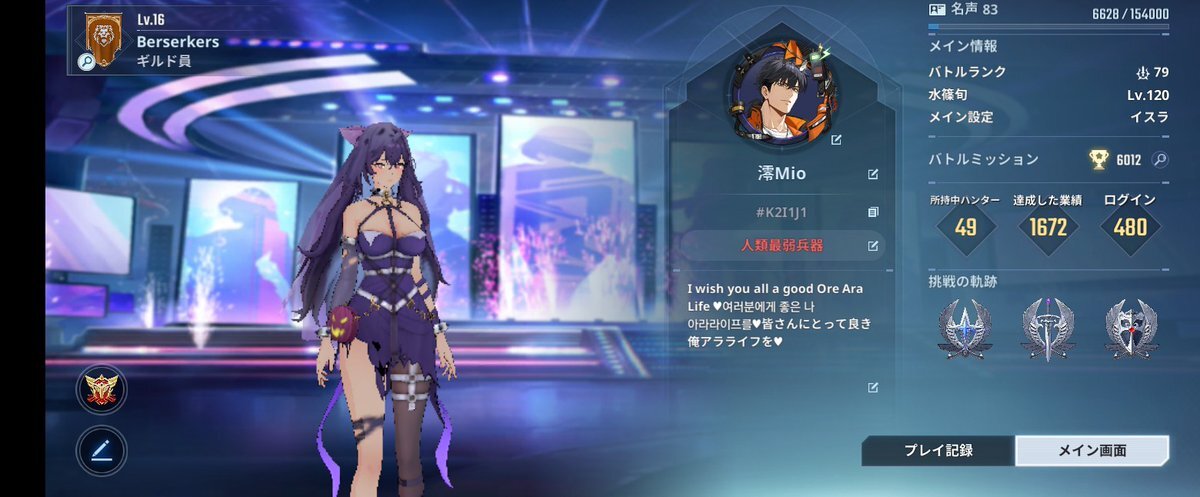
Task: Edit the profile introduction message
Action: coord(873,387)
